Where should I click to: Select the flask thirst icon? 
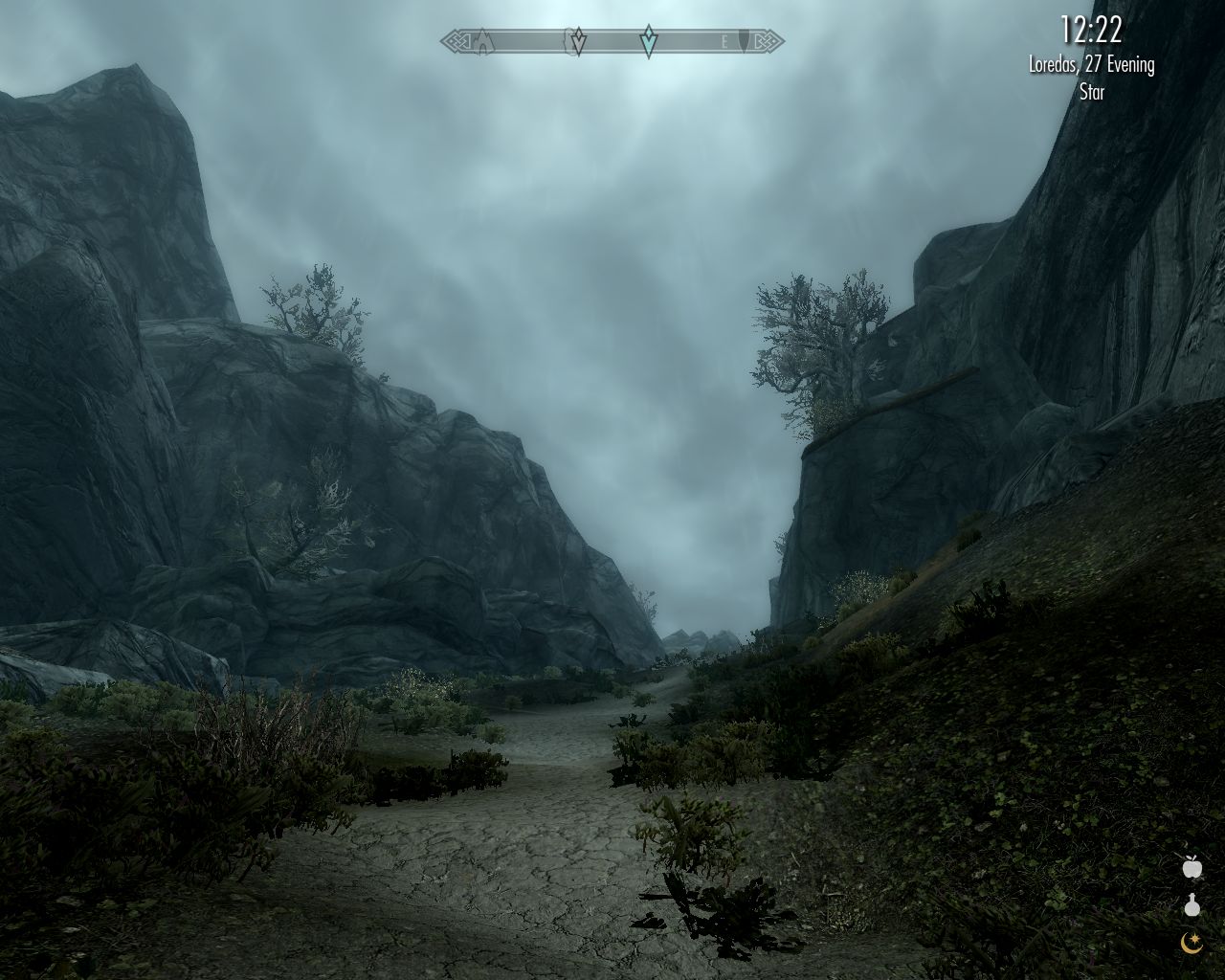1192,905
